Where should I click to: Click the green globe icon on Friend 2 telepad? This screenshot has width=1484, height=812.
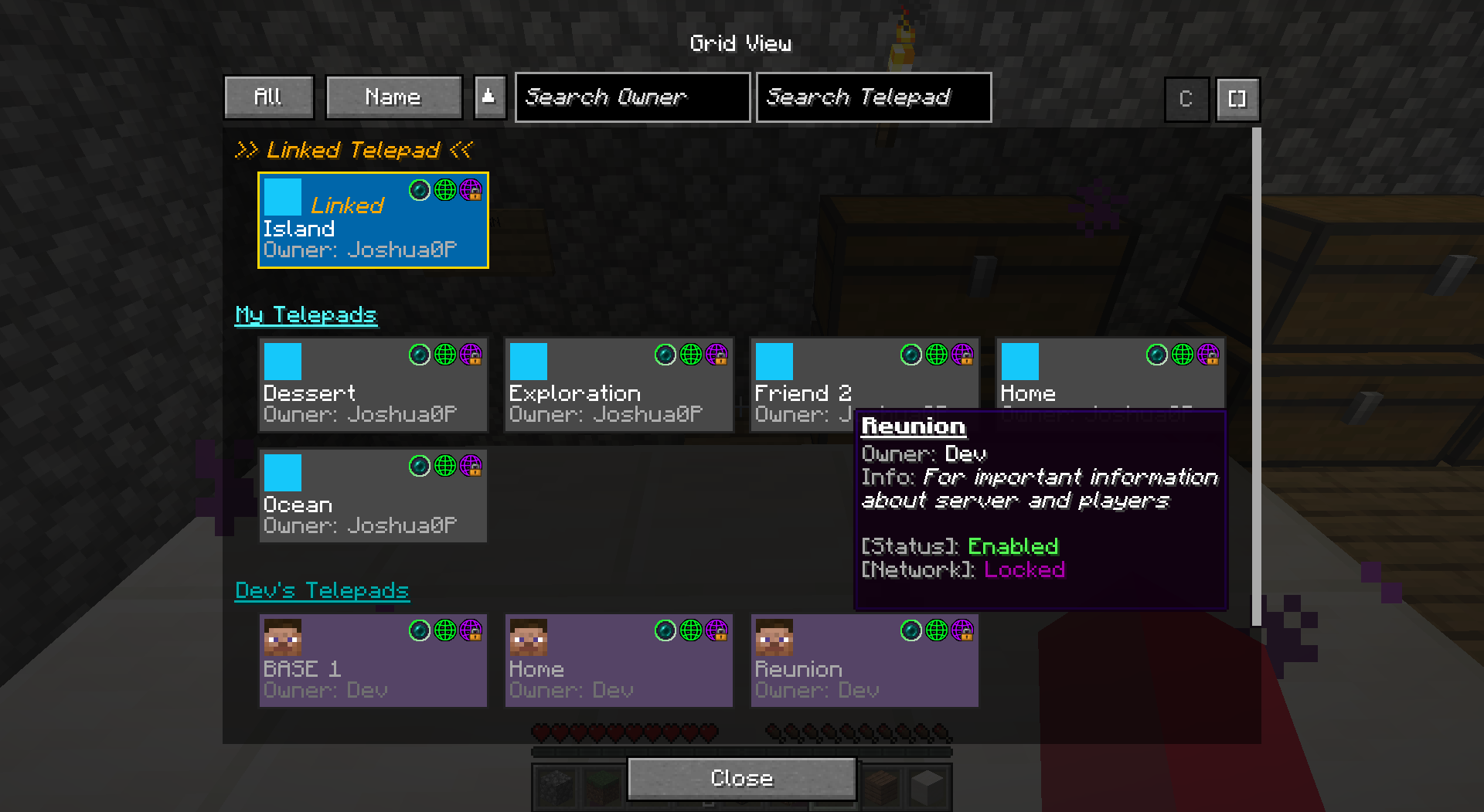coord(935,355)
